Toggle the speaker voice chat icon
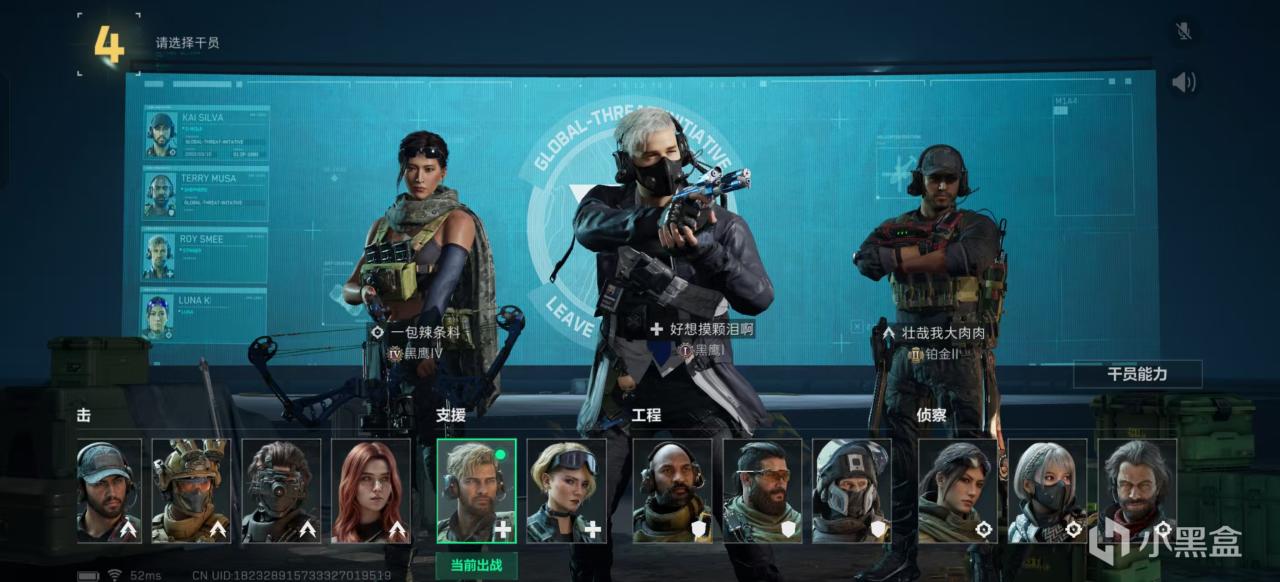The image size is (1280, 582). [1184, 82]
